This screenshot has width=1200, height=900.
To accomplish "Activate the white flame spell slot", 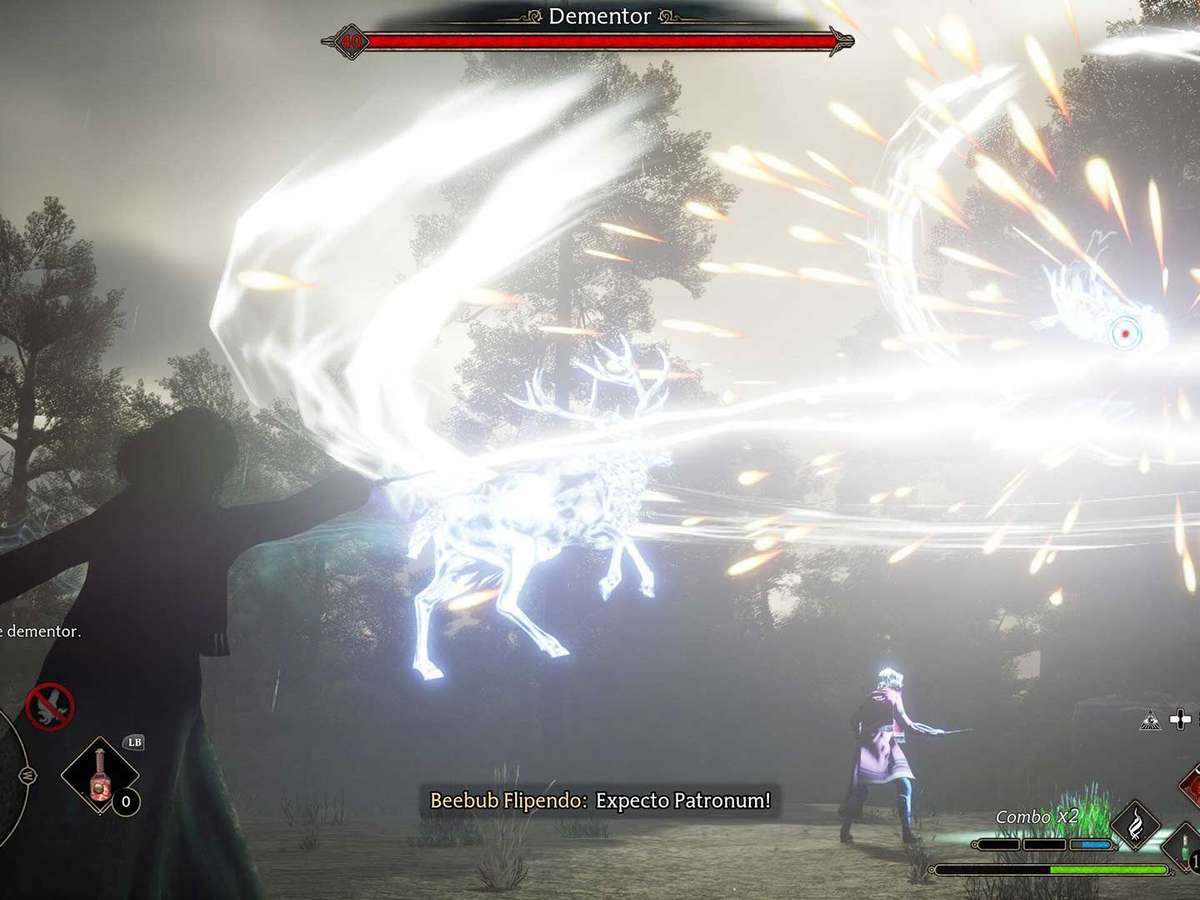I will [1135, 824].
